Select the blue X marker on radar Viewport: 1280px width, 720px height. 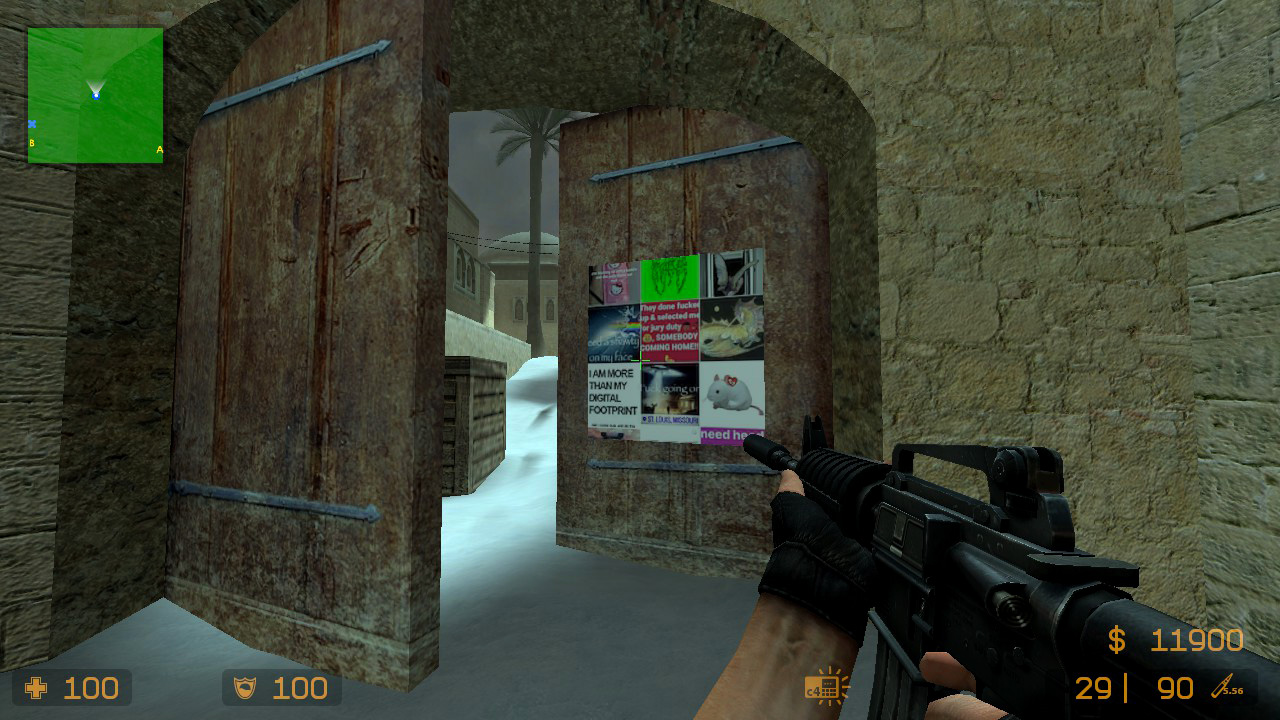point(32,124)
